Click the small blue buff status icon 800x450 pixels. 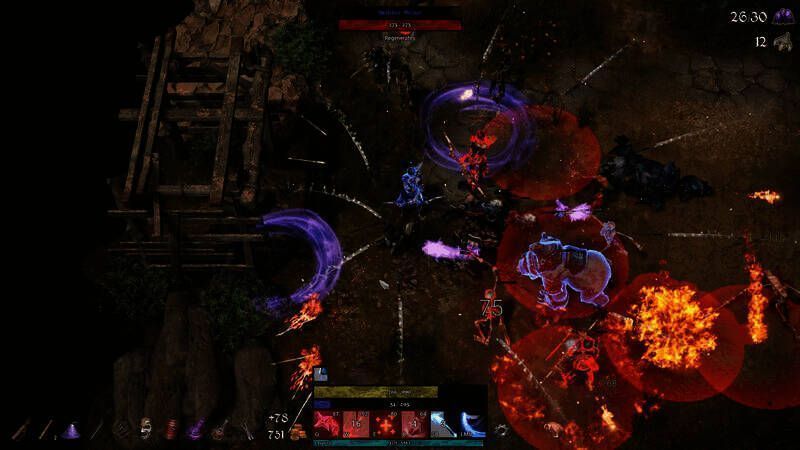(322, 376)
